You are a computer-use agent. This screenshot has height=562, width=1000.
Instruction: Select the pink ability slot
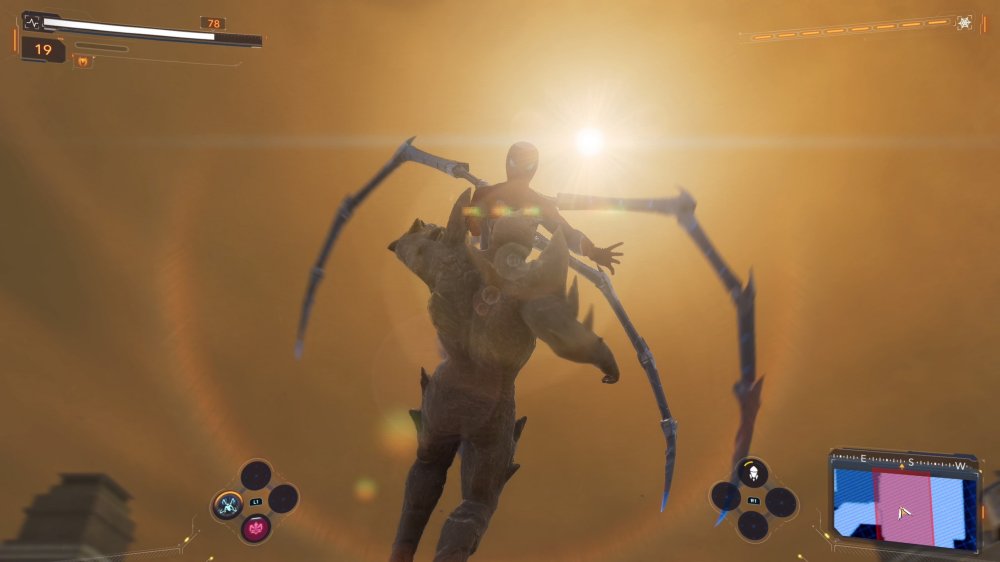[255, 527]
